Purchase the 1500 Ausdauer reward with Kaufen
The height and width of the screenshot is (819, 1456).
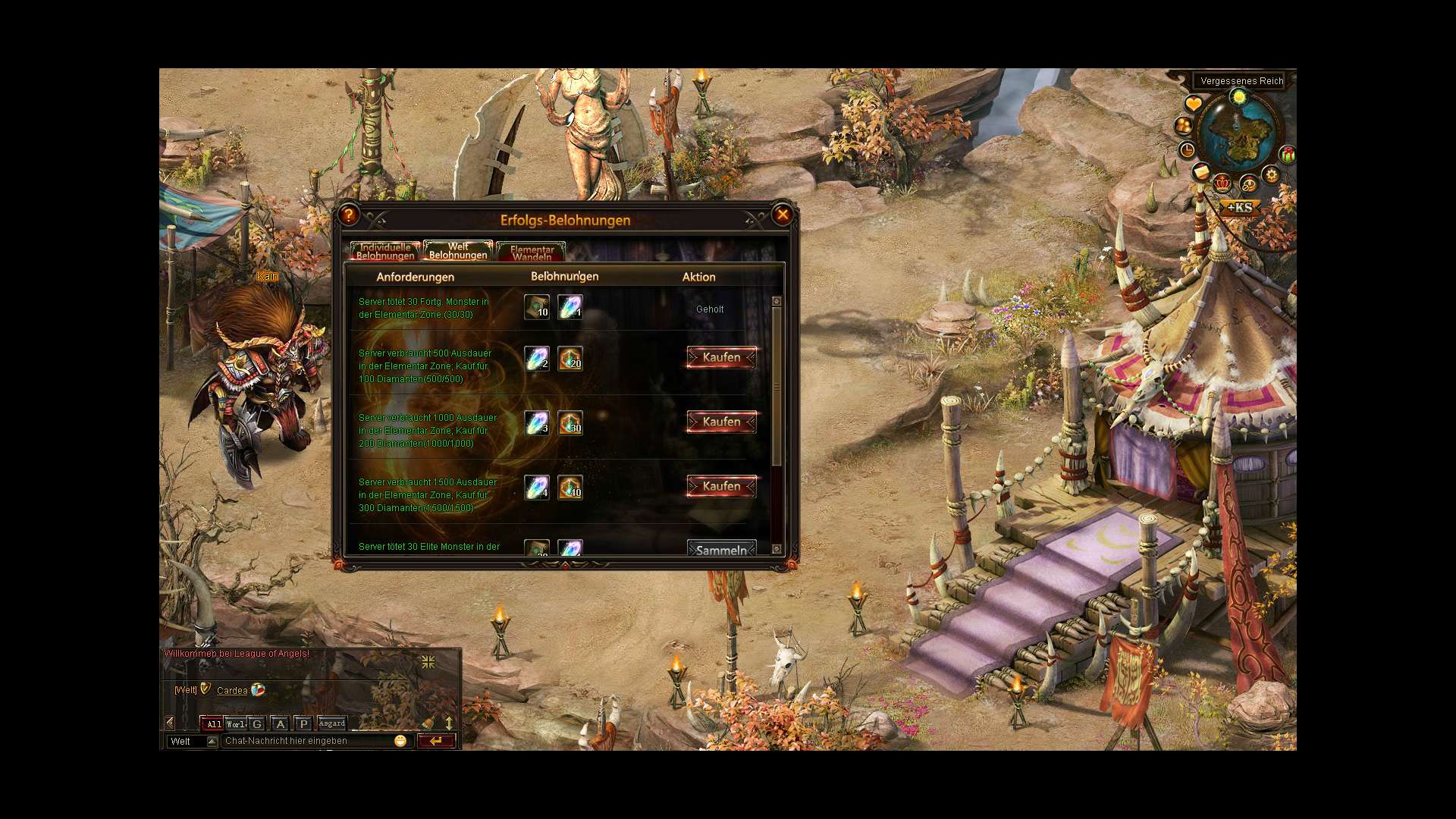(x=721, y=486)
